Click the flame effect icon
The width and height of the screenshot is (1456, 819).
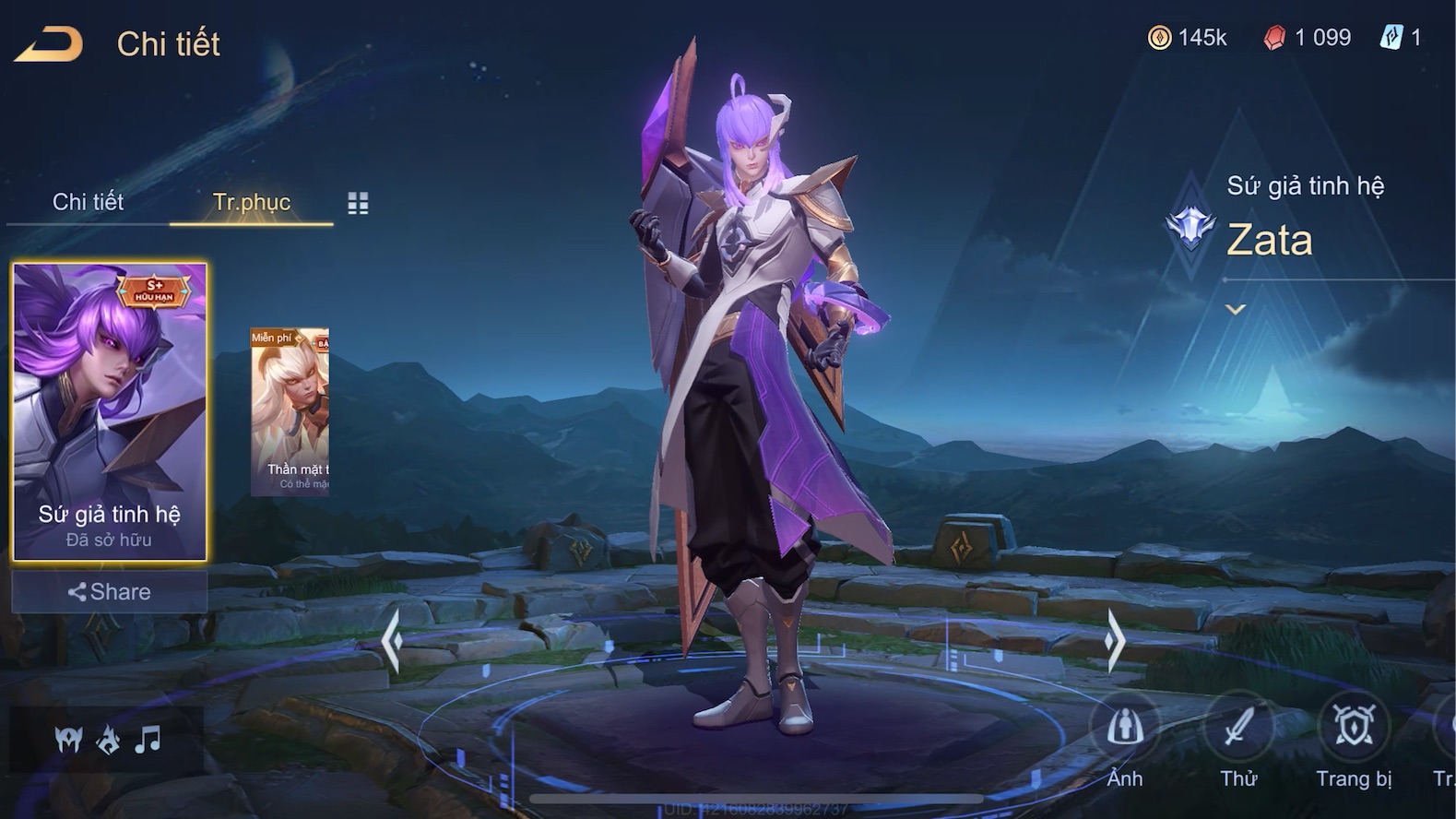click(108, 739)
